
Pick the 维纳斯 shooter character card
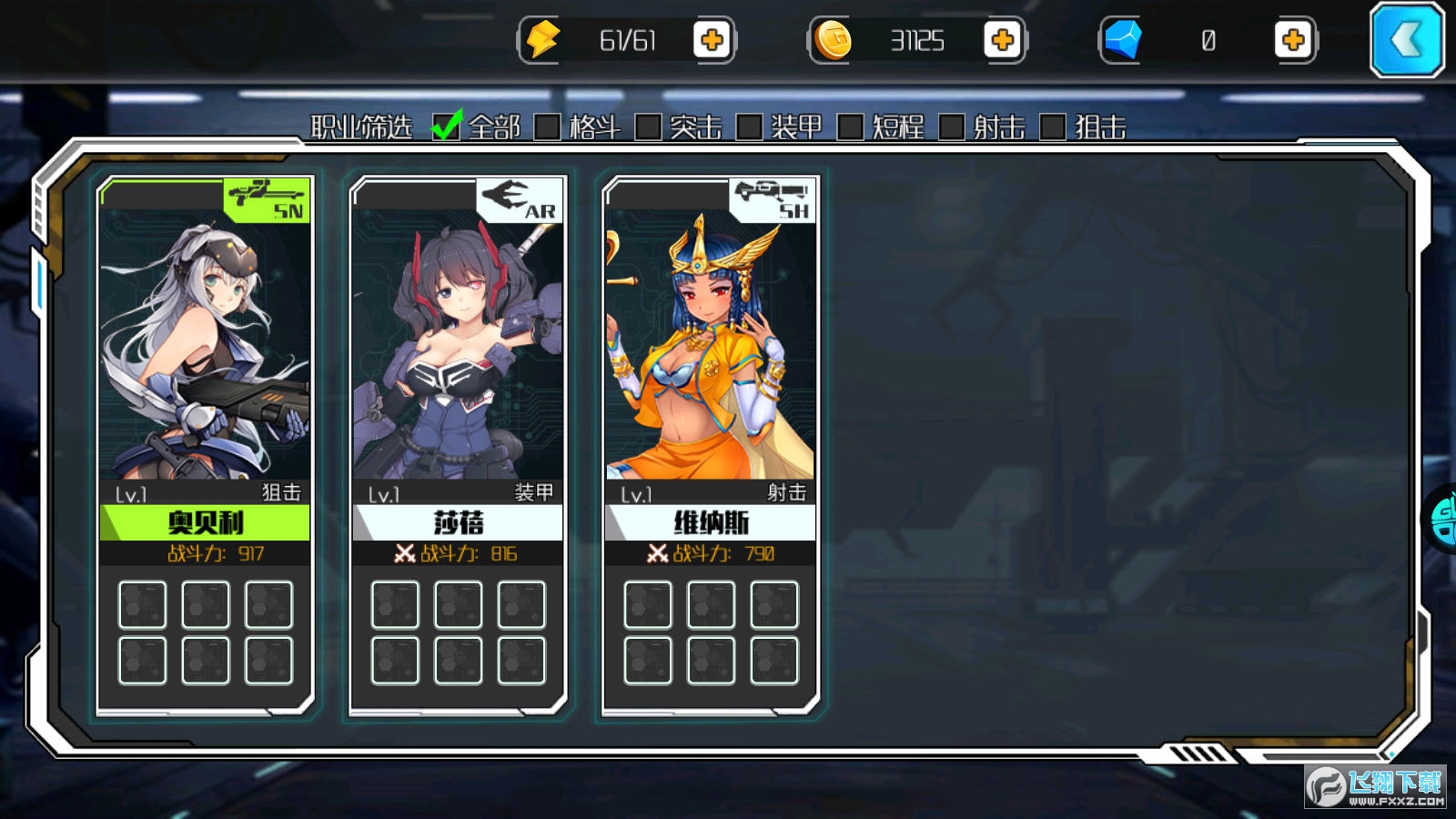click(x=711, y=364)
